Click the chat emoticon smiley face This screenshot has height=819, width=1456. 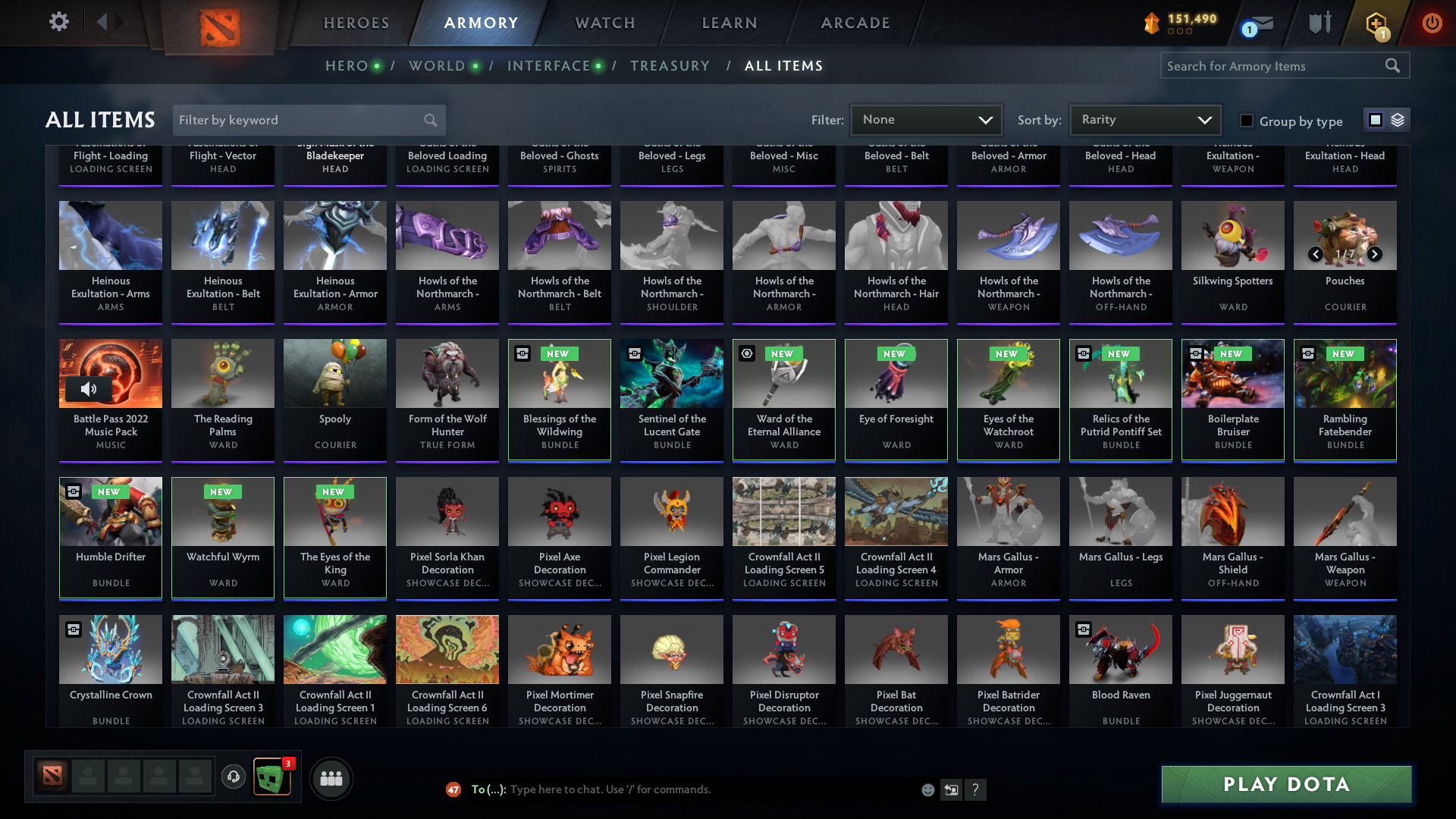[927, 789]
